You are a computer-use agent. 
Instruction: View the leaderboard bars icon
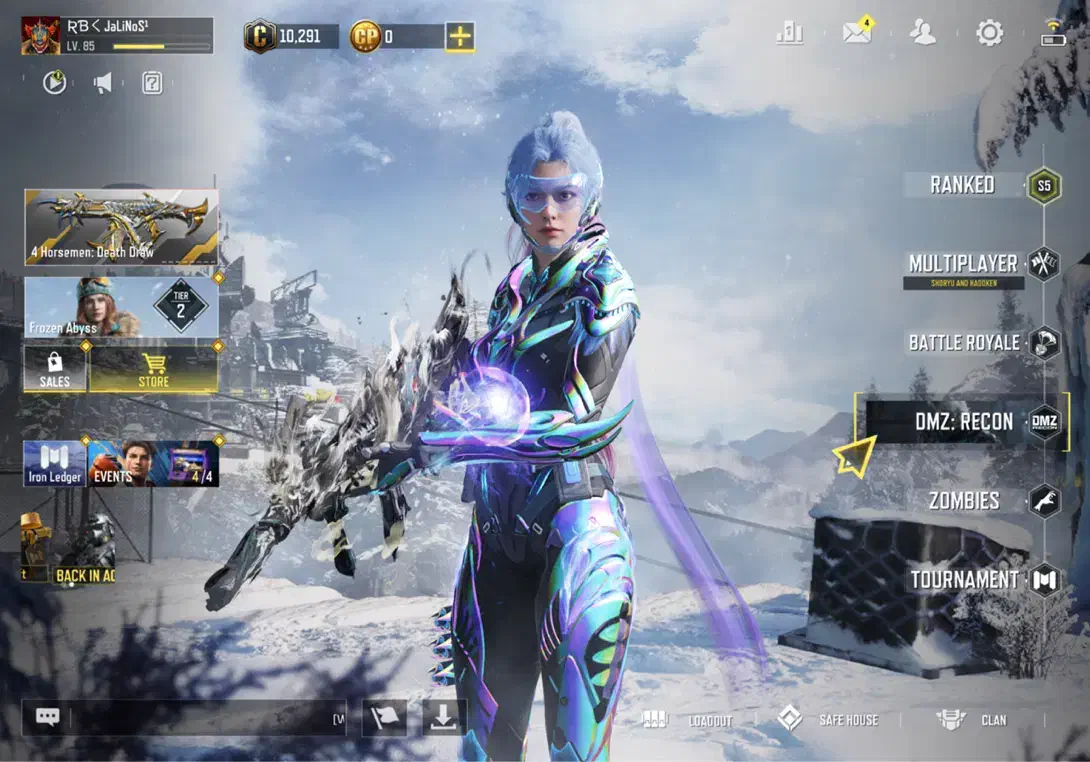click(x=789, y=33)
